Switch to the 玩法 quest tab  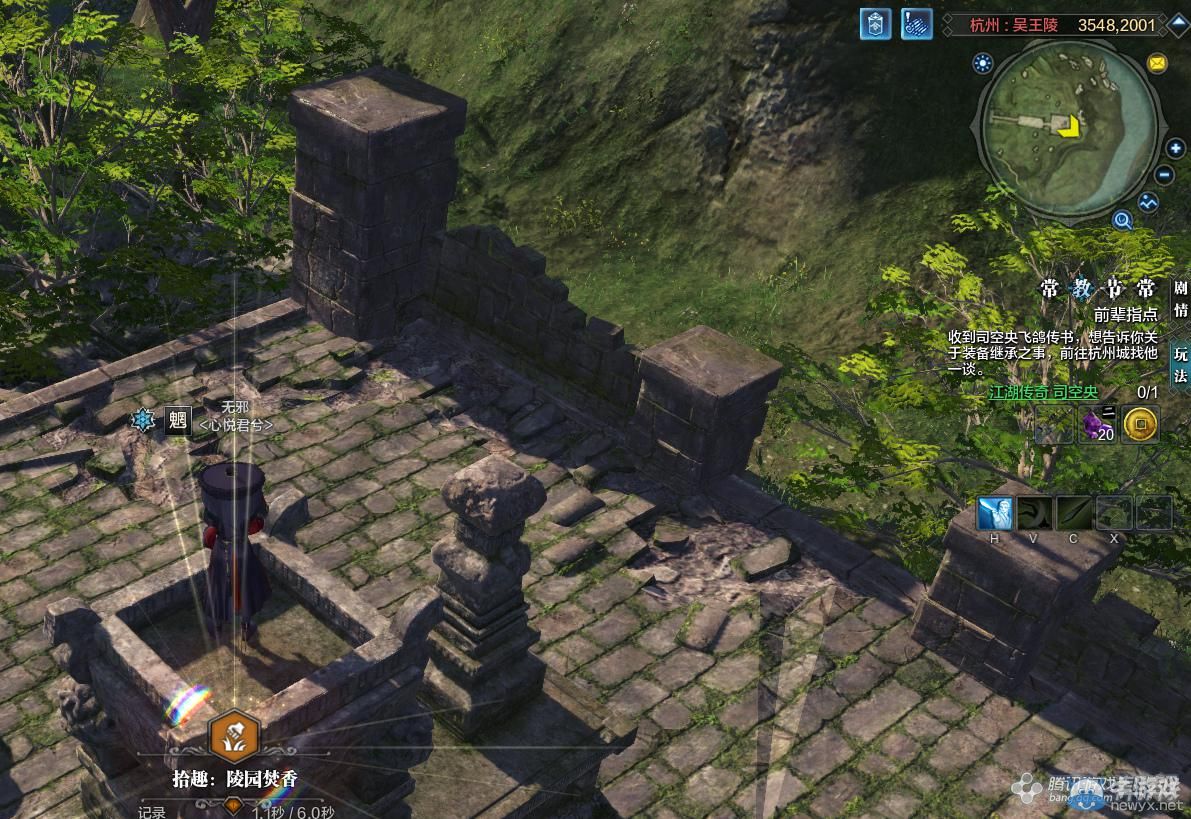click(1181, 364)
